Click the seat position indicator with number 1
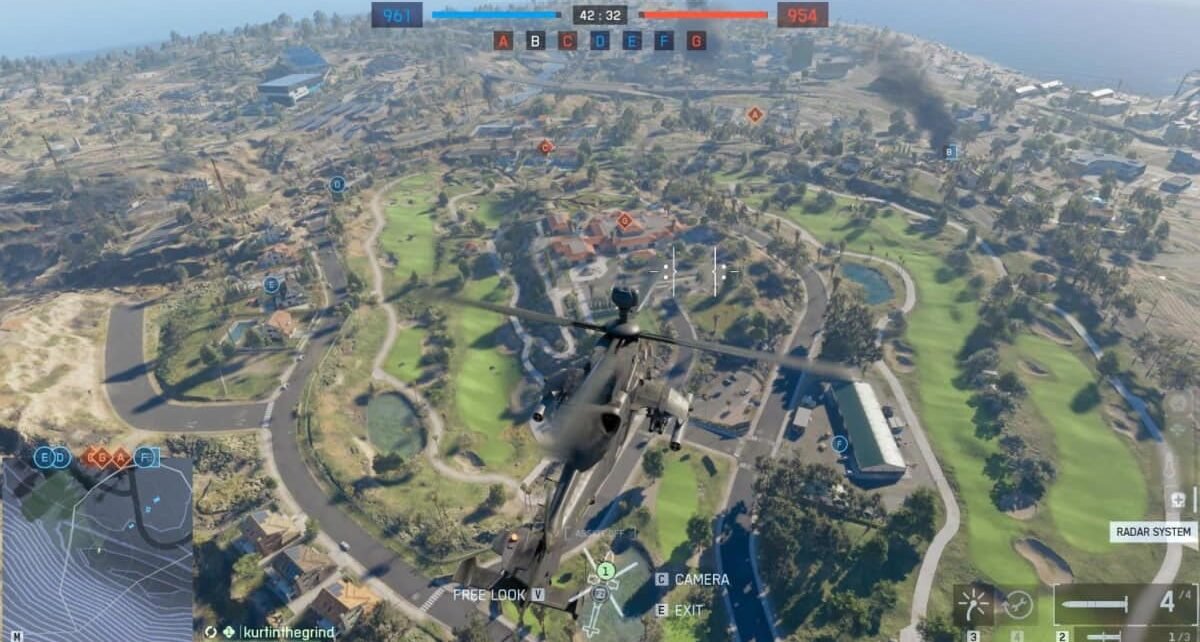The image size is (1200, 642). (x=604, y=571)
